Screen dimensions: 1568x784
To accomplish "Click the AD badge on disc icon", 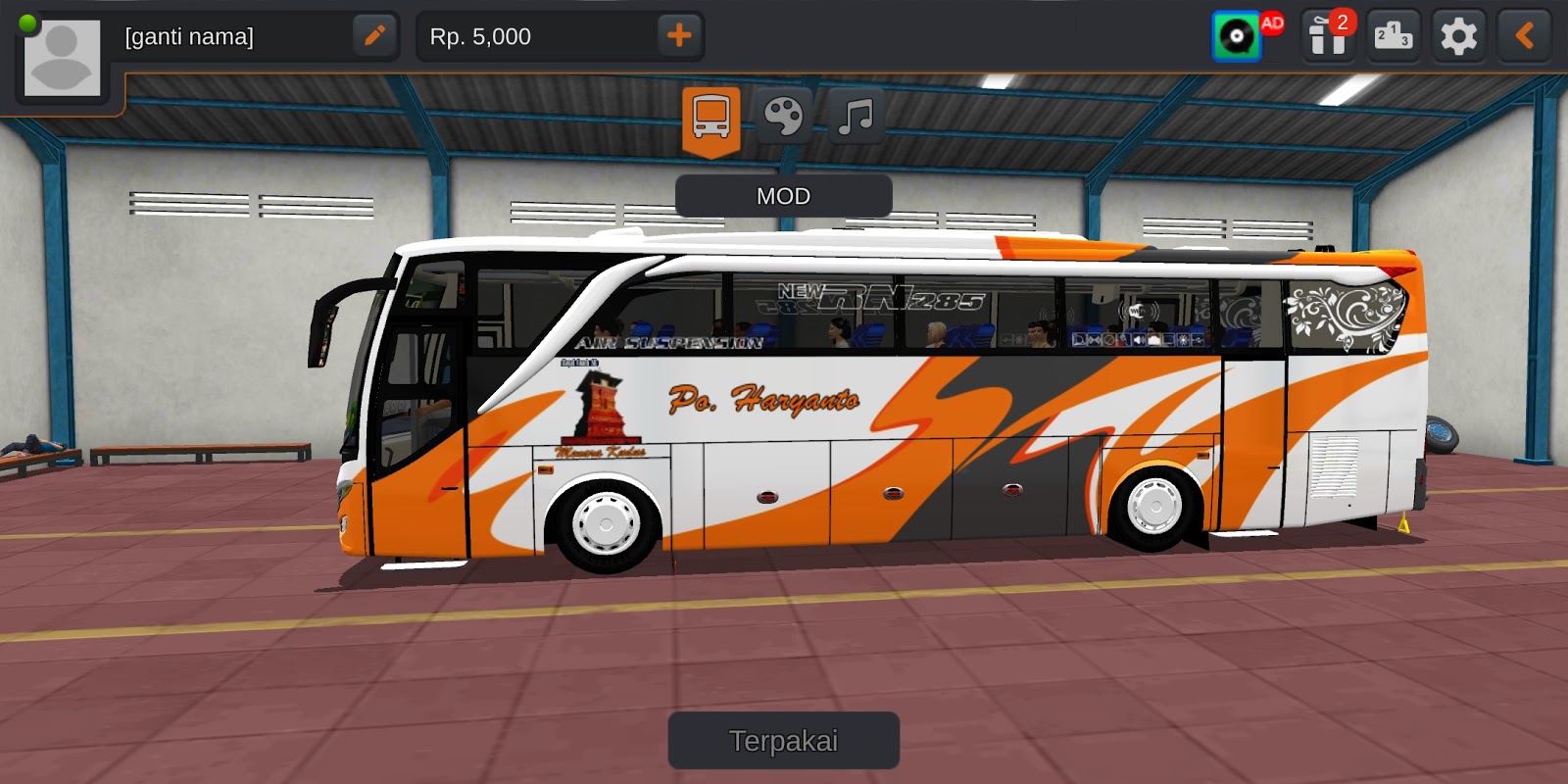I will point(1271,24).
